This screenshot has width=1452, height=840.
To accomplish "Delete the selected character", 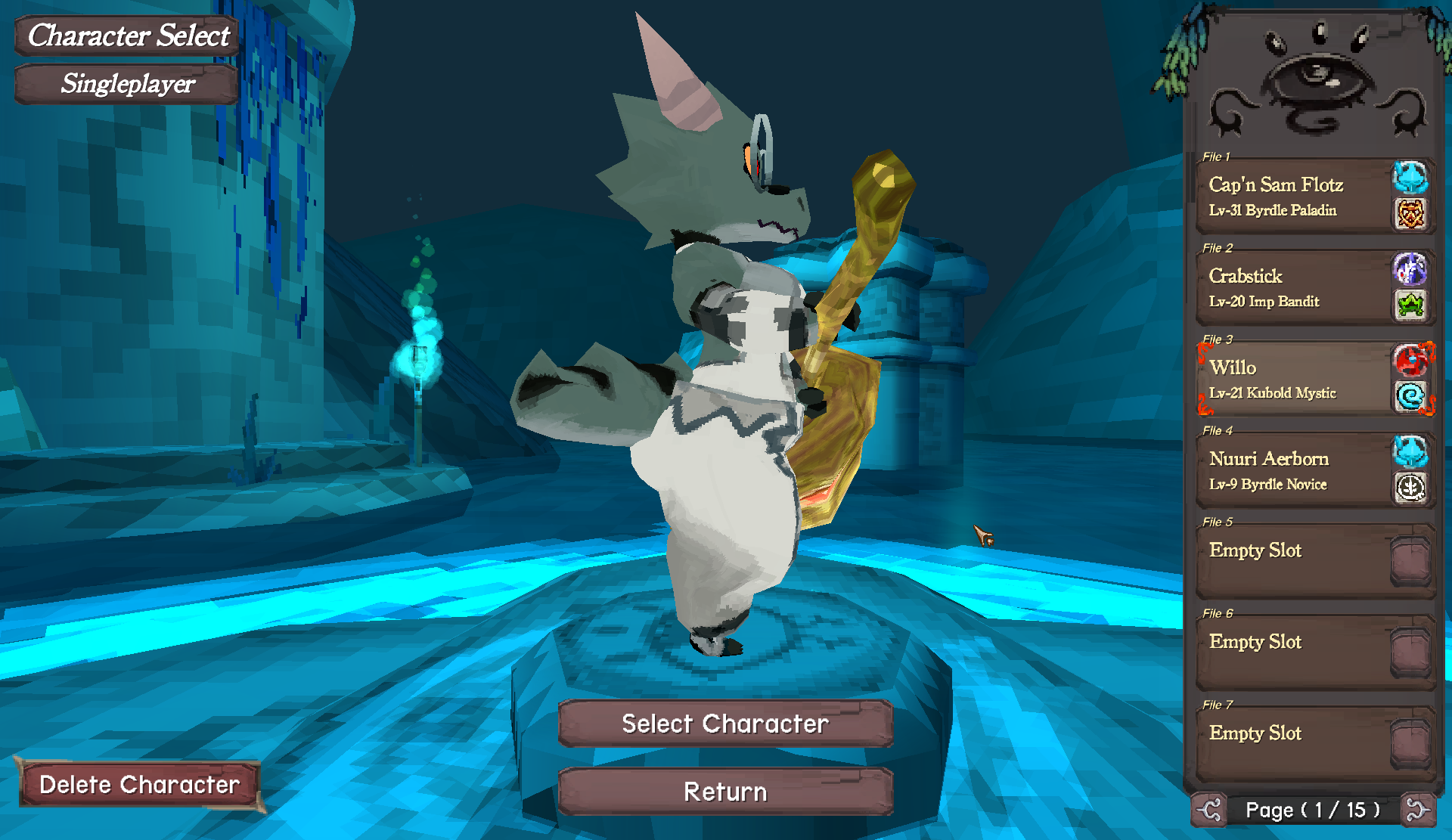I will [x=139, y=784].
